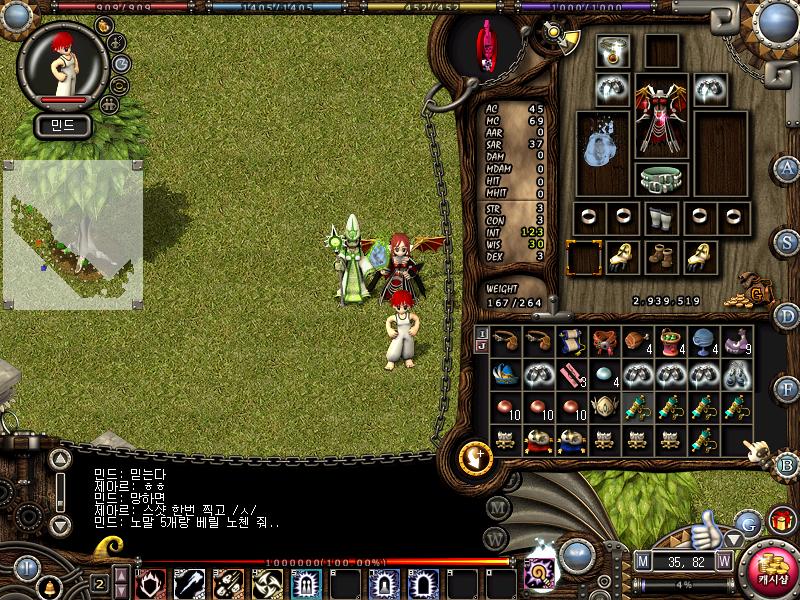Click the equipped necklace with red gem

click(611, 53)
